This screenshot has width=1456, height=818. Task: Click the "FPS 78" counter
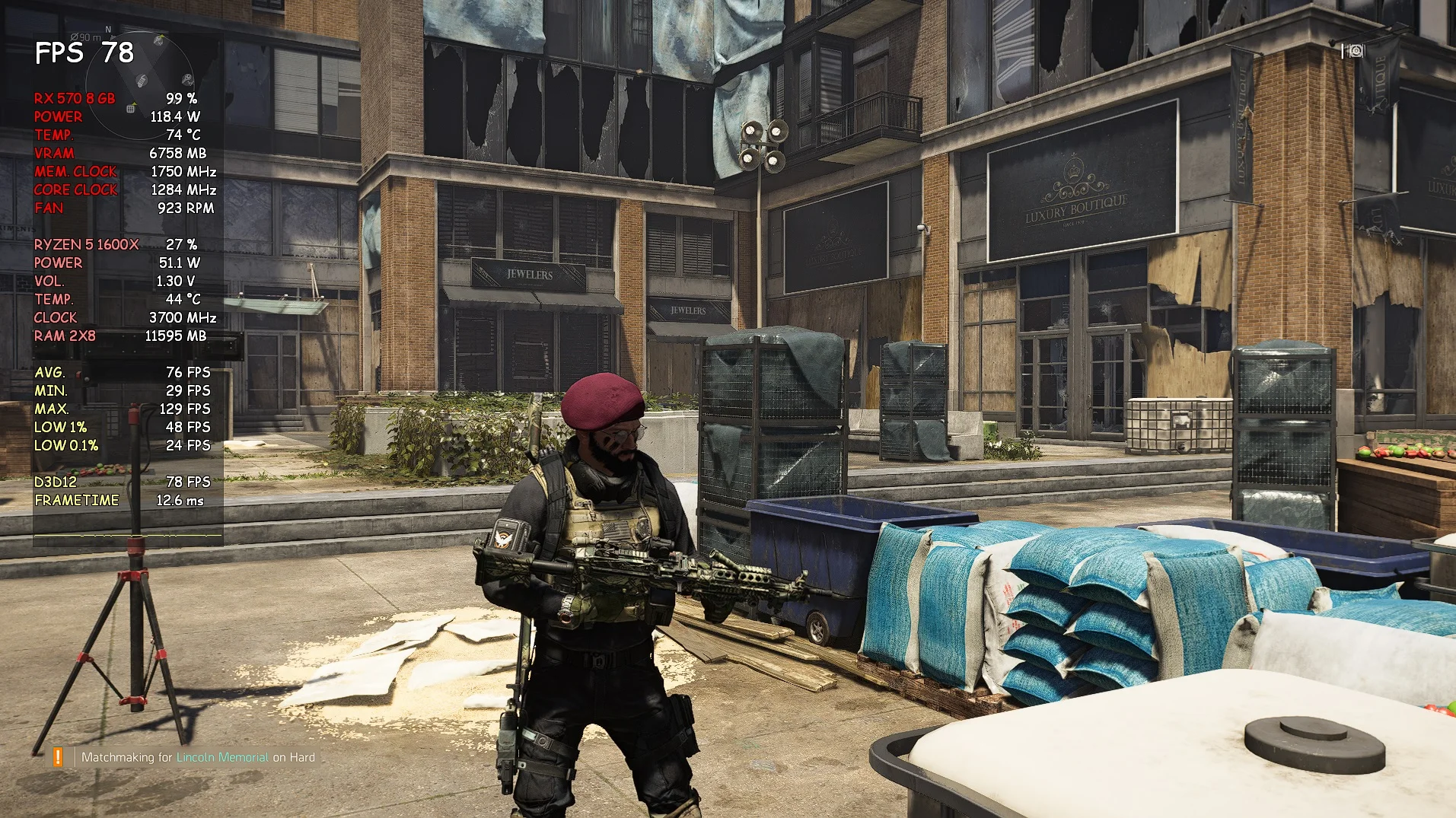click(x=82, y=54)
